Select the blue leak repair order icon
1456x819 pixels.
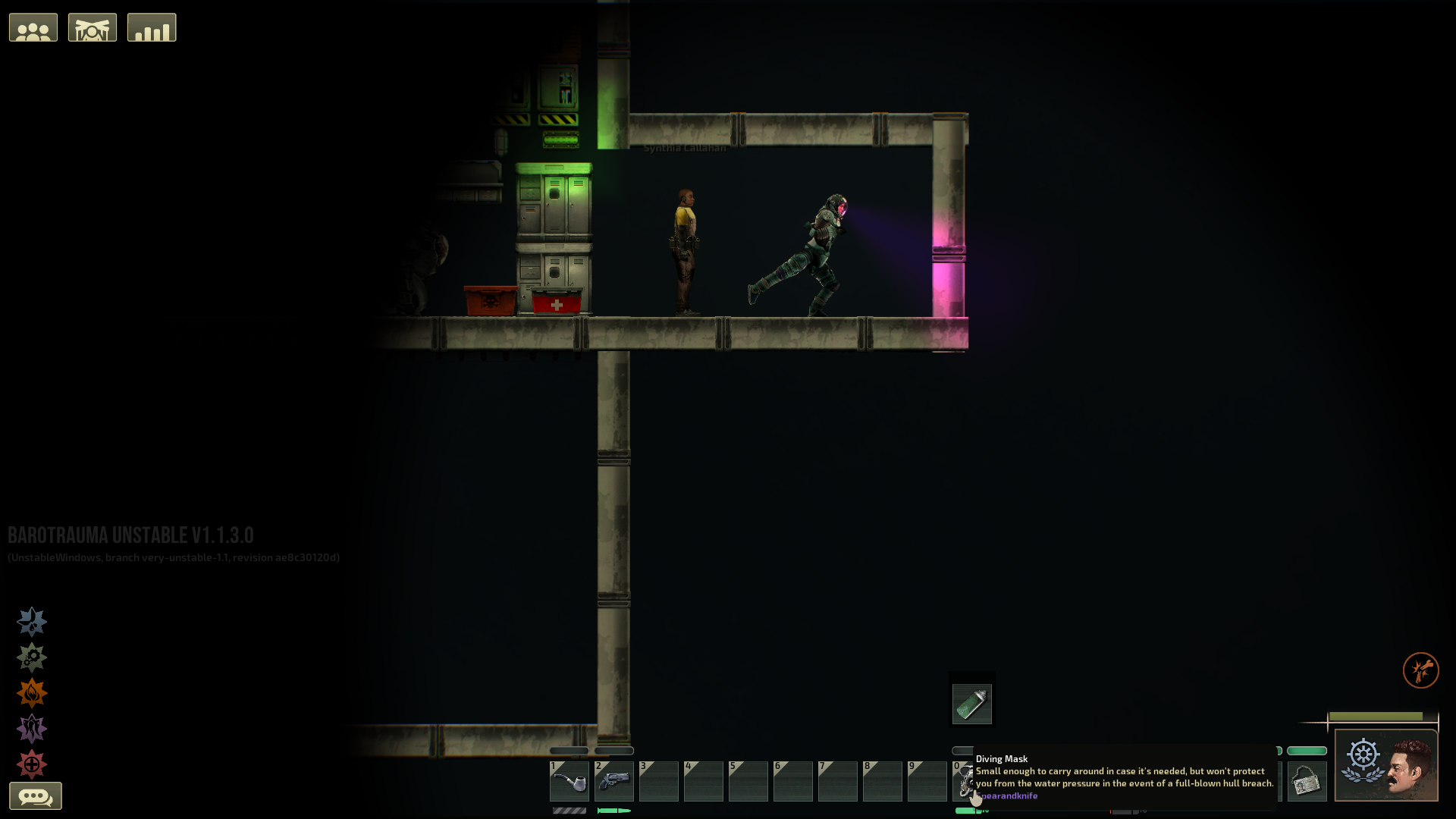pos(32,622)
